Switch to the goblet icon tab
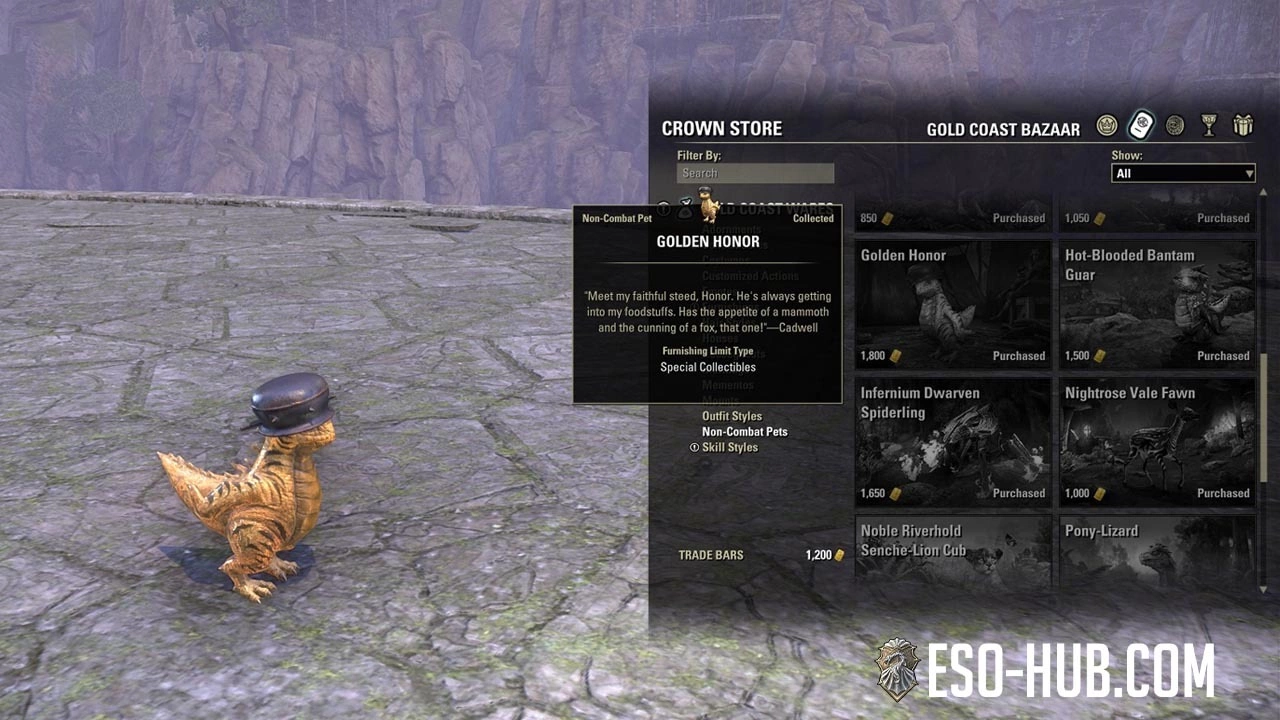Screen dimensions: 1280x720 1209,126
